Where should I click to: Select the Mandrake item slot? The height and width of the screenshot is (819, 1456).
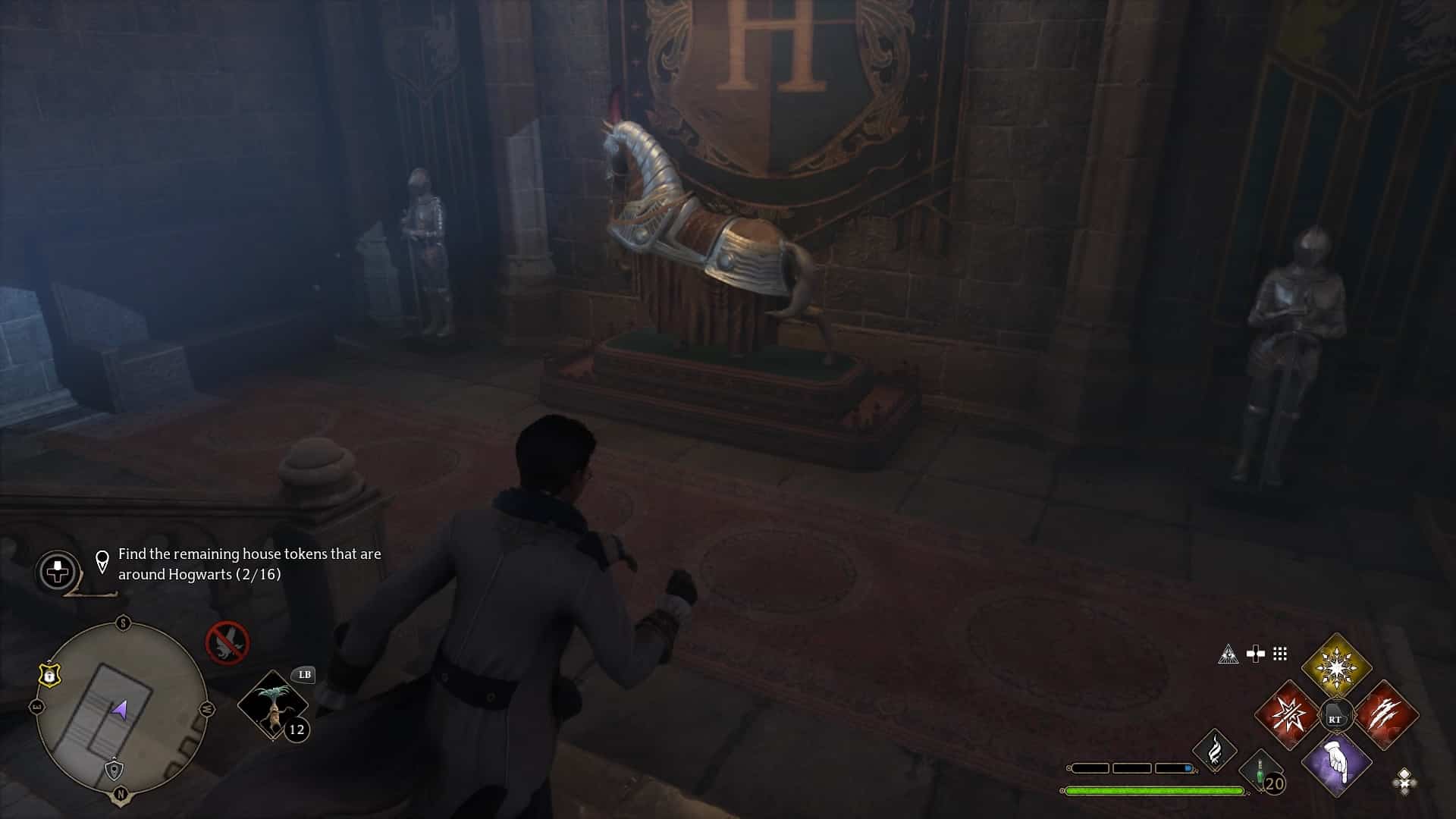pos(273,705)
